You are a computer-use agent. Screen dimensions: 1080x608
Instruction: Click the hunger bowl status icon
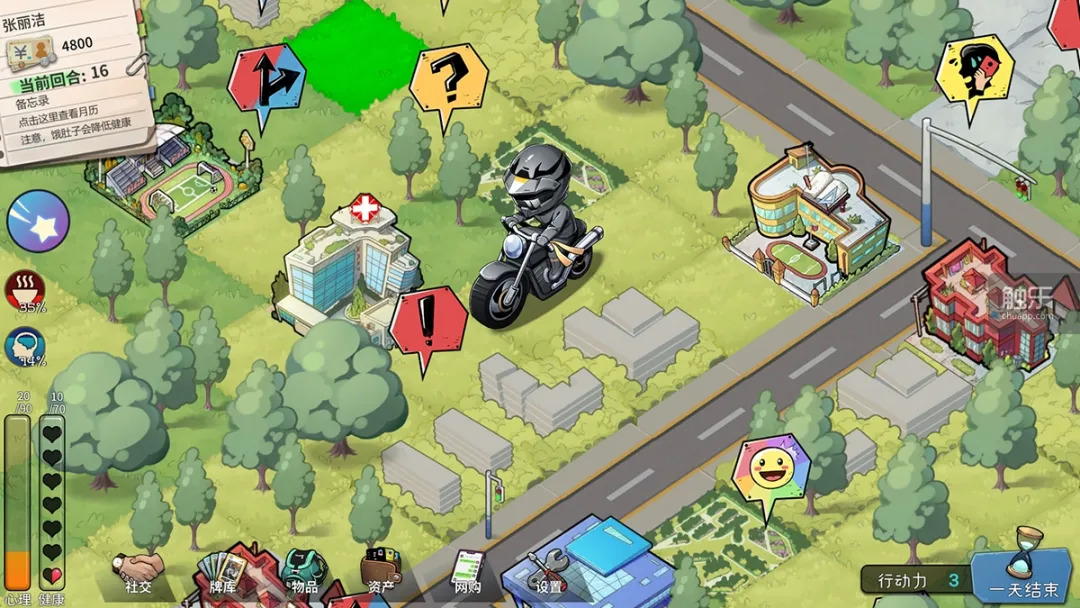point(25,290)
